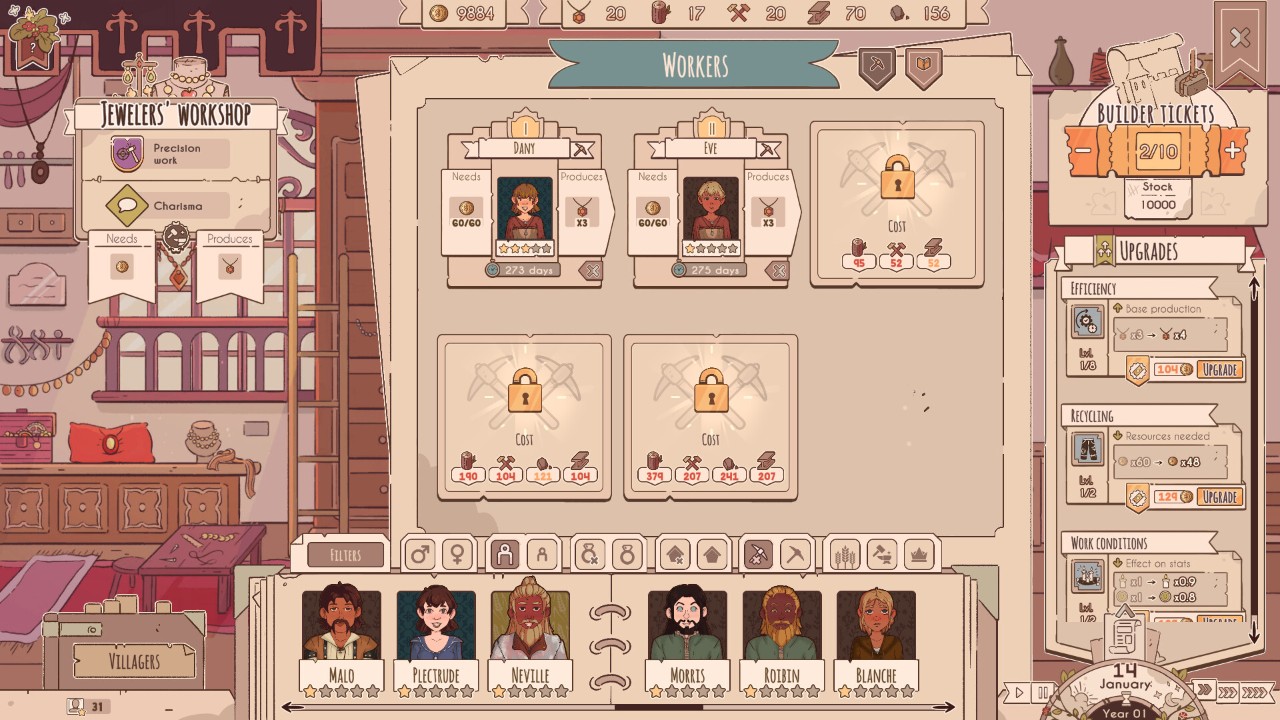Increase builder tickets with plus button
This screenshot has width=1280, height=720.
(1233, 151)
